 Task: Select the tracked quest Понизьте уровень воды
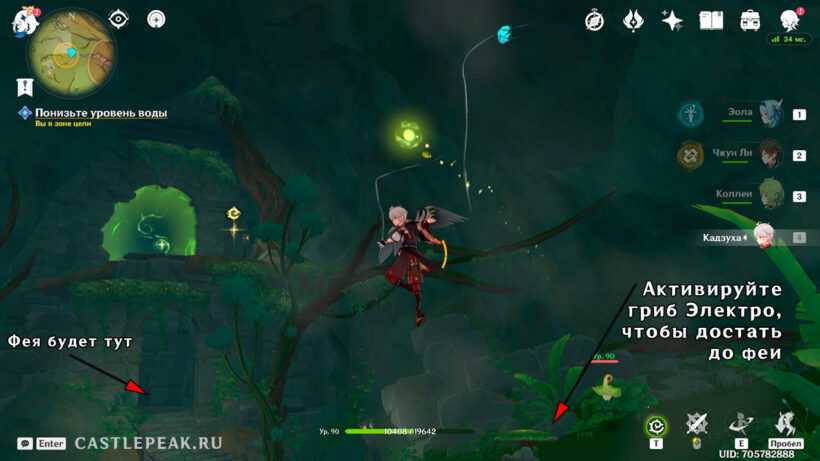pyautogui.click(x=101, y=113)
